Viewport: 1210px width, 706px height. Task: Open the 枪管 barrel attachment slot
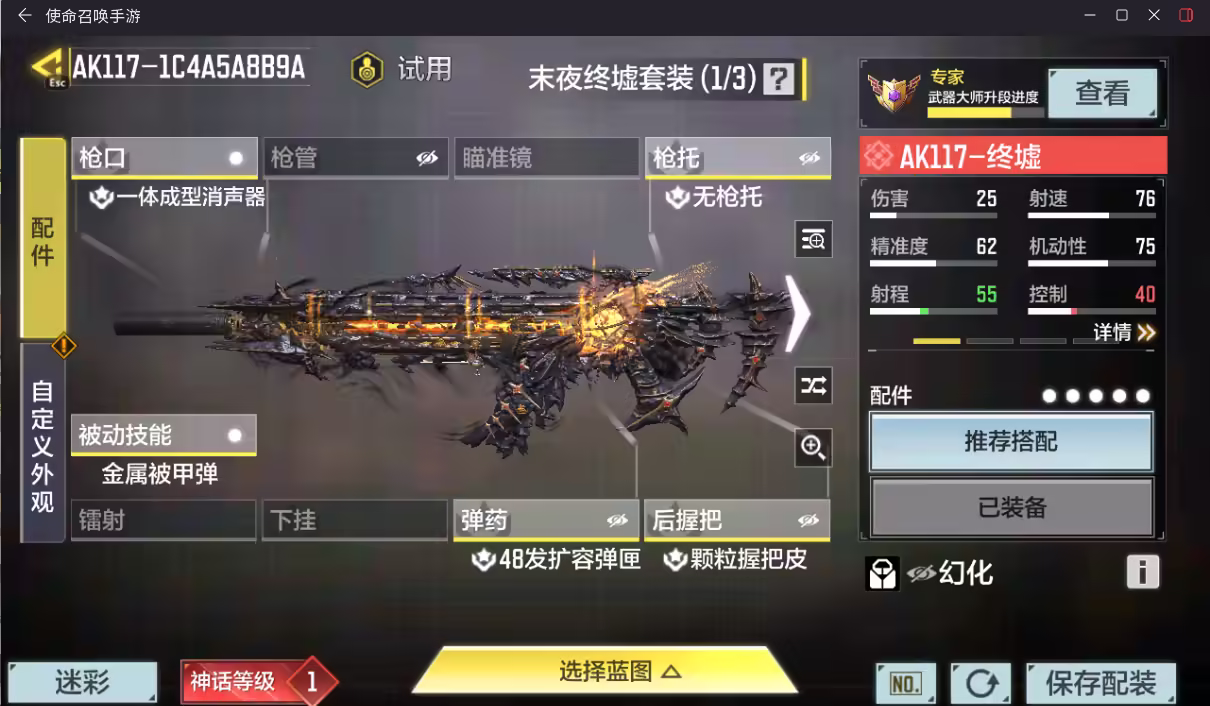point(357,158)
